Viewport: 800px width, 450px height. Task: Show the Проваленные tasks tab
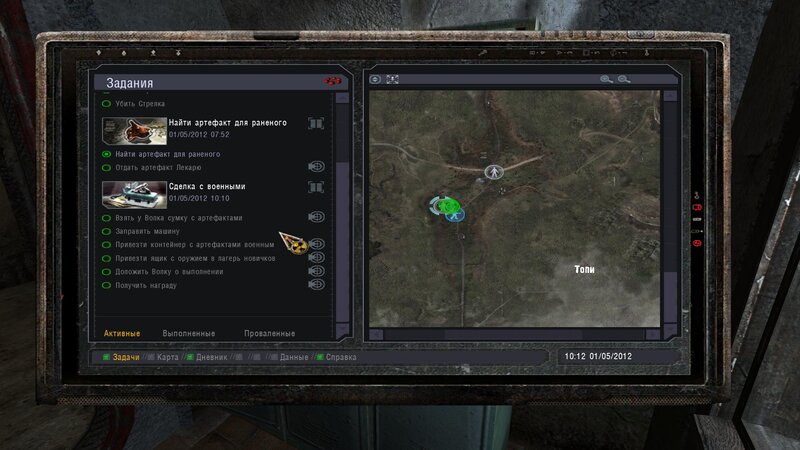[x=269, y=333]
